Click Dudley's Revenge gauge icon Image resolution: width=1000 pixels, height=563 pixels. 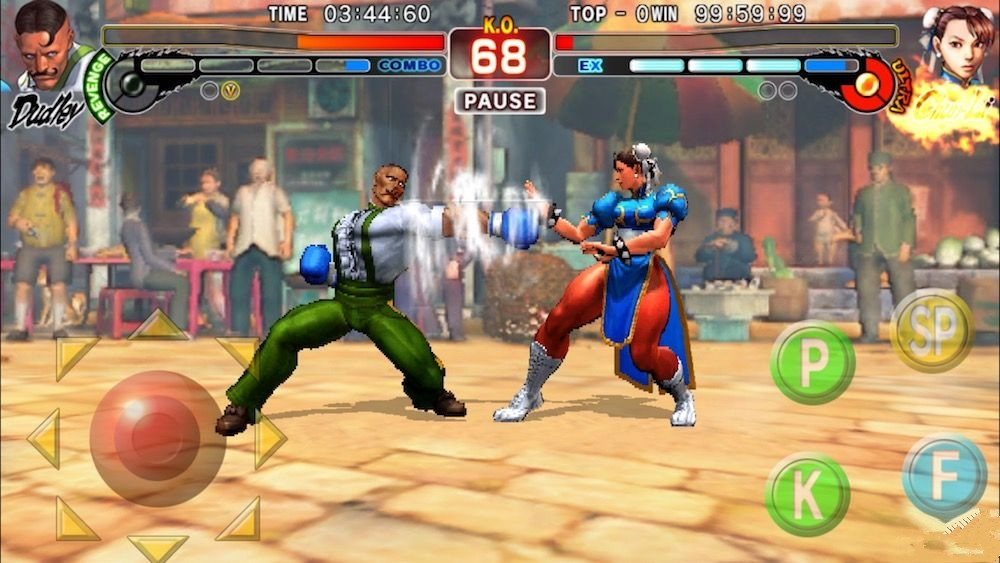click(x=130, y=83)
